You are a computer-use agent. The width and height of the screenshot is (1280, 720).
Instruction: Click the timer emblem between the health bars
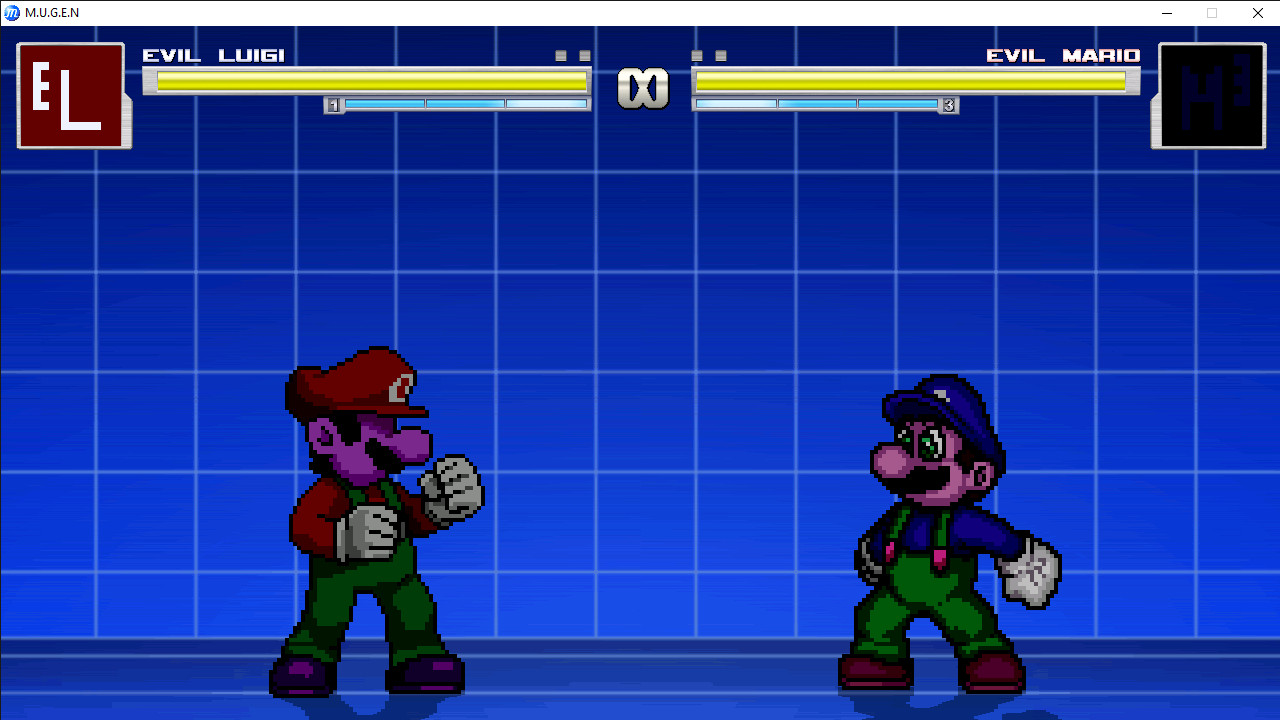point(644,88)
